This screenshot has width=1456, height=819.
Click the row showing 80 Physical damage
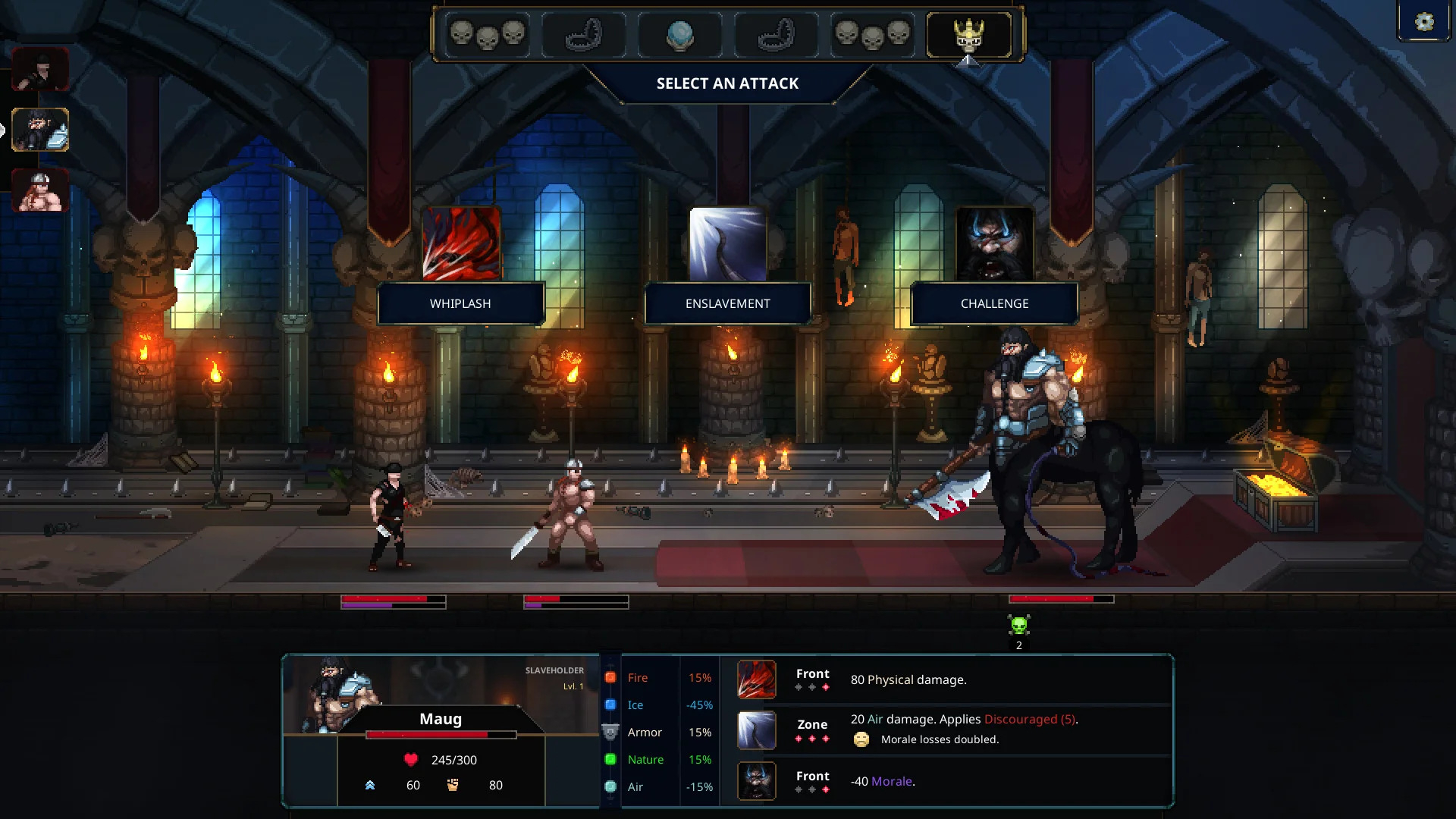[x=910, y=679]
